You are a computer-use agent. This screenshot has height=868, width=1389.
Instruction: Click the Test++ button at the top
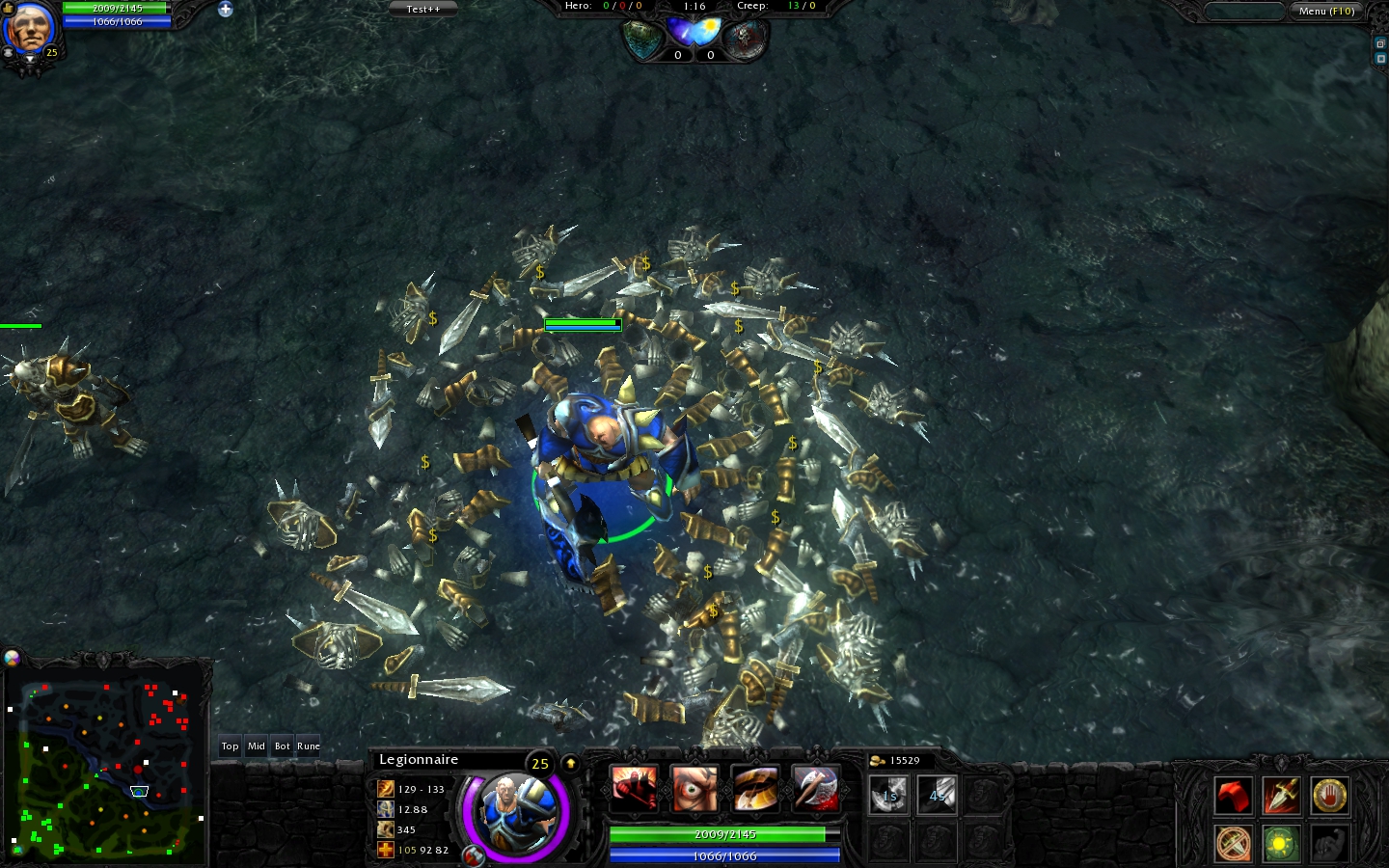pos(422,8)
